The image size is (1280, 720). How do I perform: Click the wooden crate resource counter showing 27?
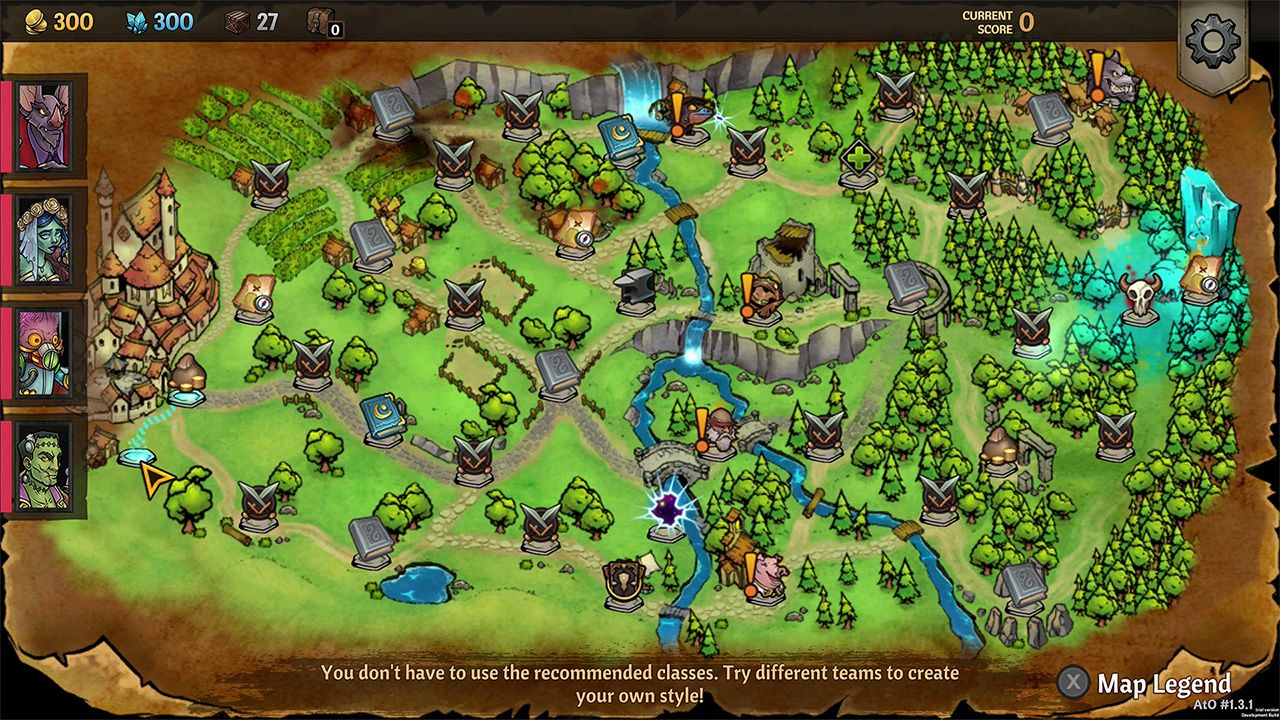point(236,22)
